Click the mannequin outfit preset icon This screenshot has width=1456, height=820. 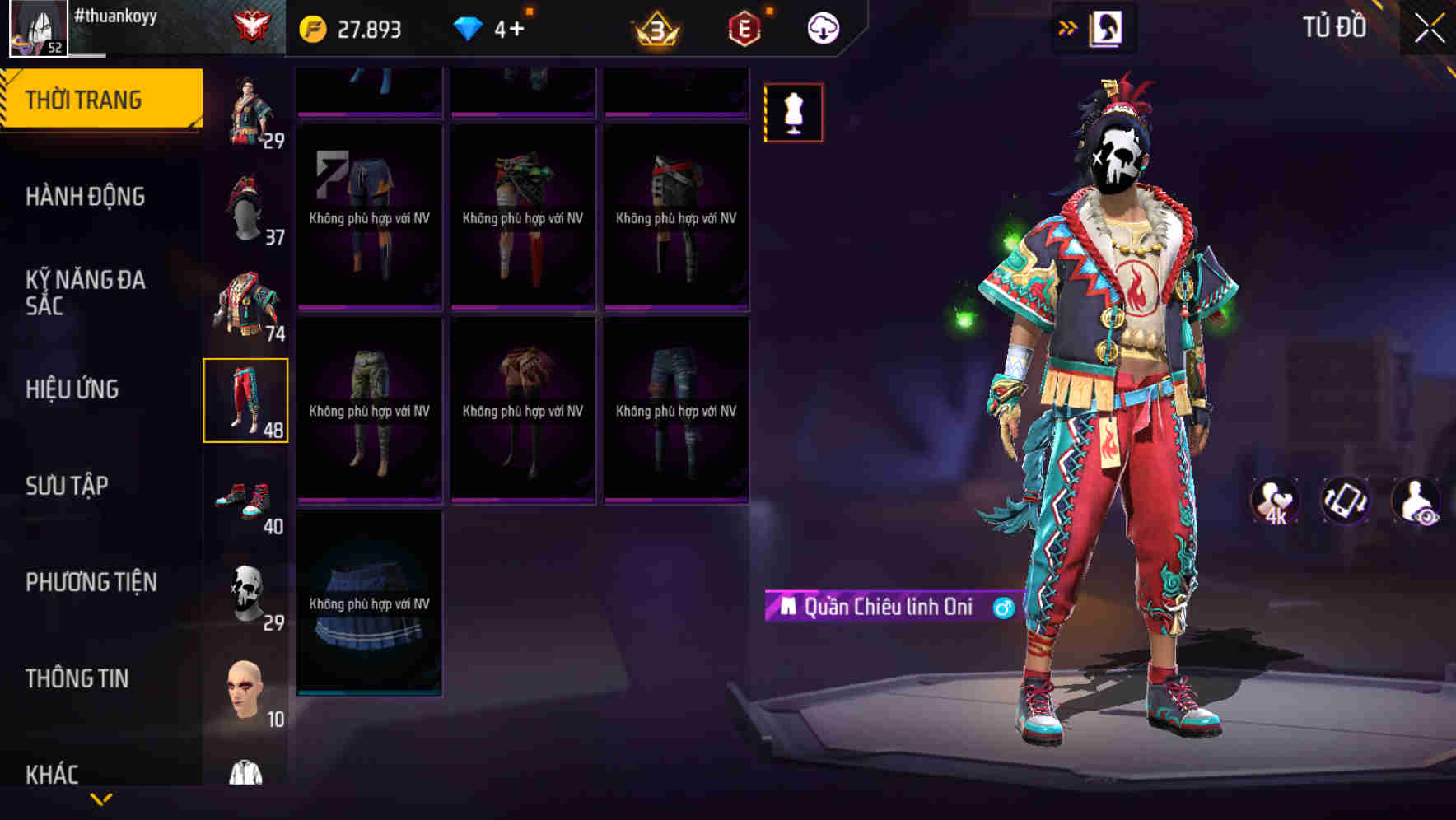tap(792, 113)
